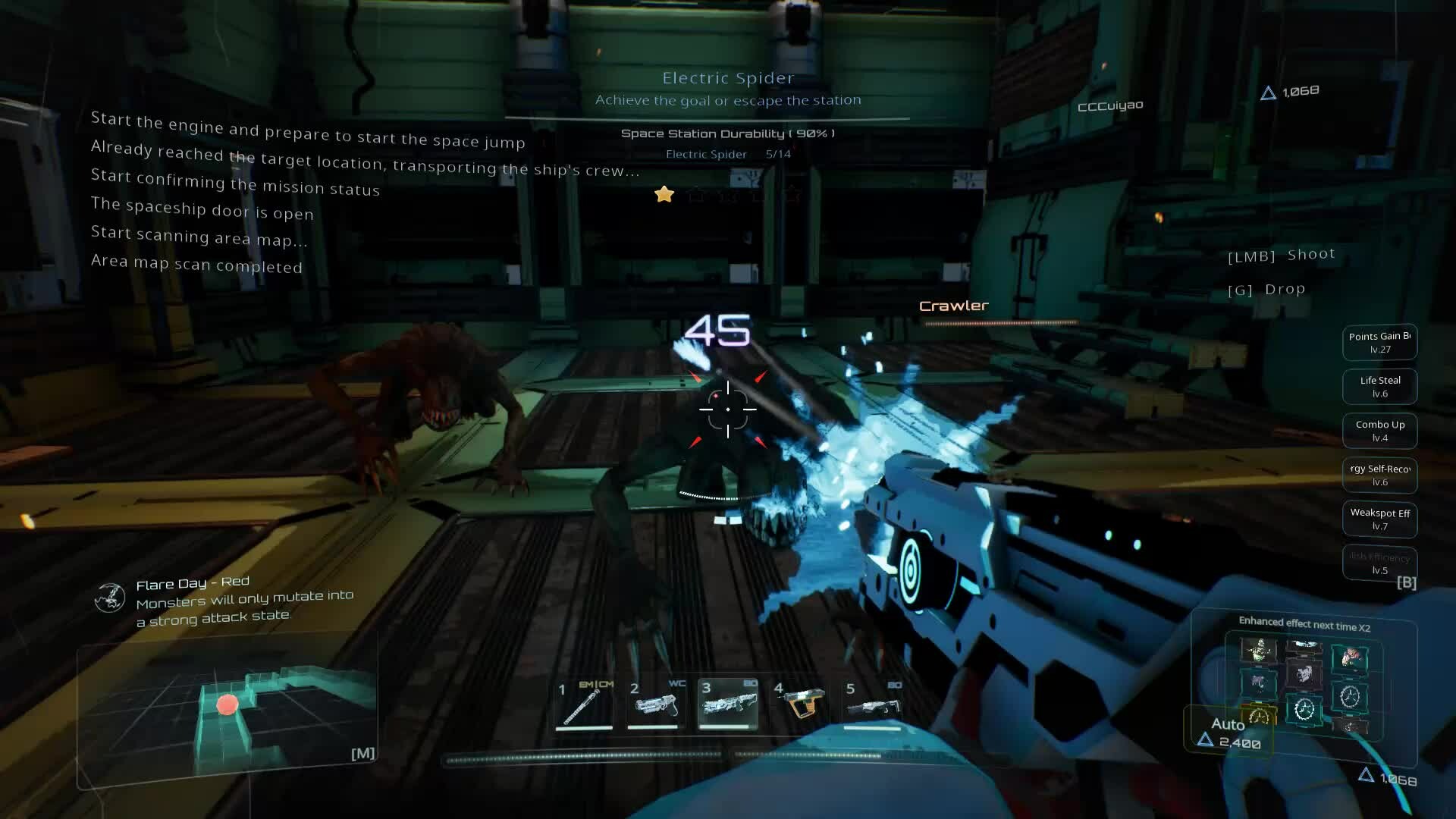
Task: Switch to the orange gun in slot 4
Action: (801, 705)
